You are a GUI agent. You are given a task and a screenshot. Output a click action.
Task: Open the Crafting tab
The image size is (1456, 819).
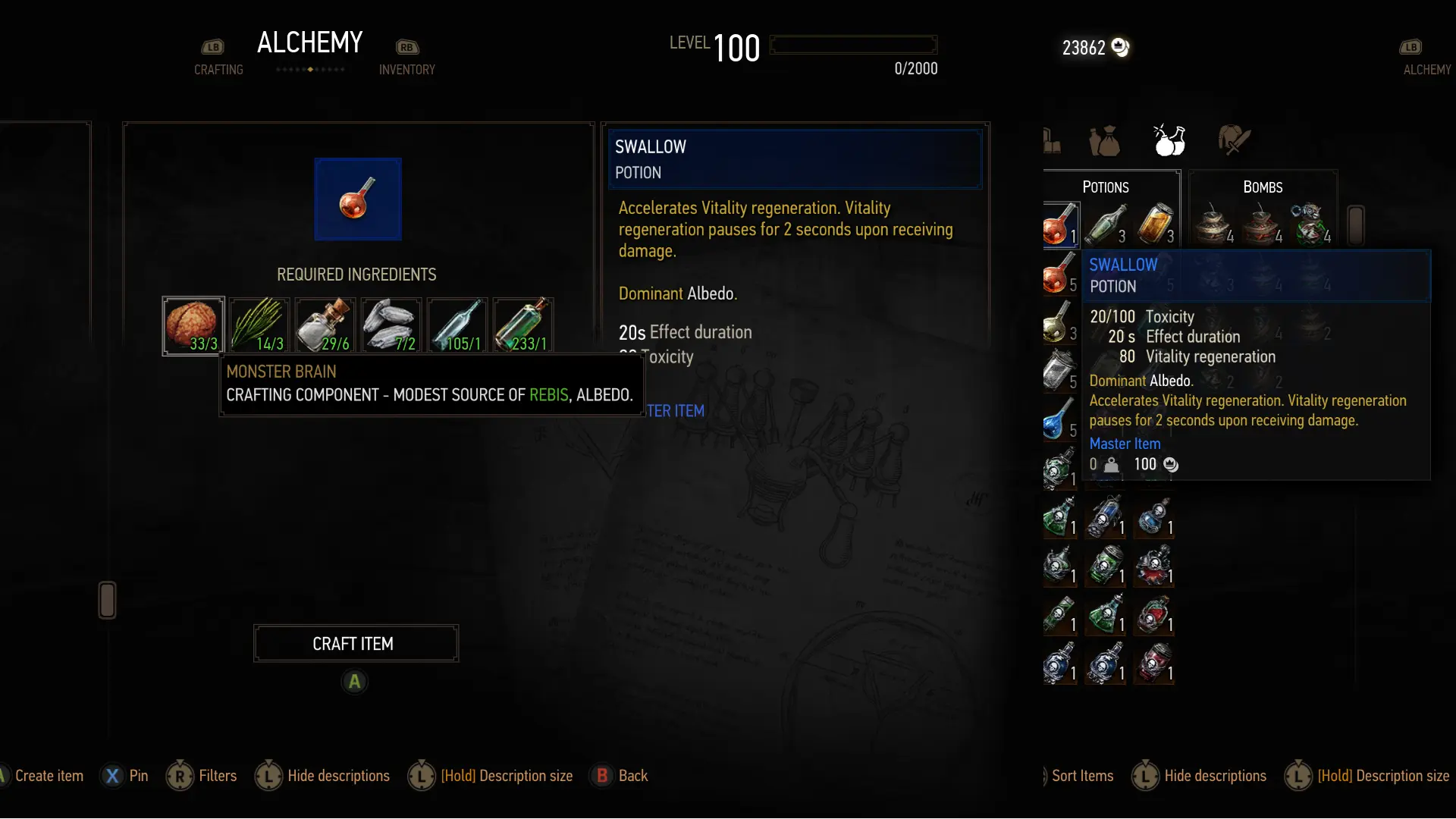tap(218, 69)
